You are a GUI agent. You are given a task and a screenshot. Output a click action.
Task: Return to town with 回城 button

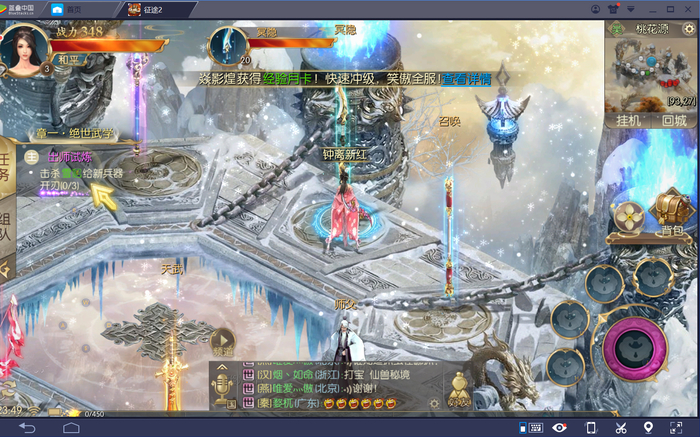tap(673, 120)
